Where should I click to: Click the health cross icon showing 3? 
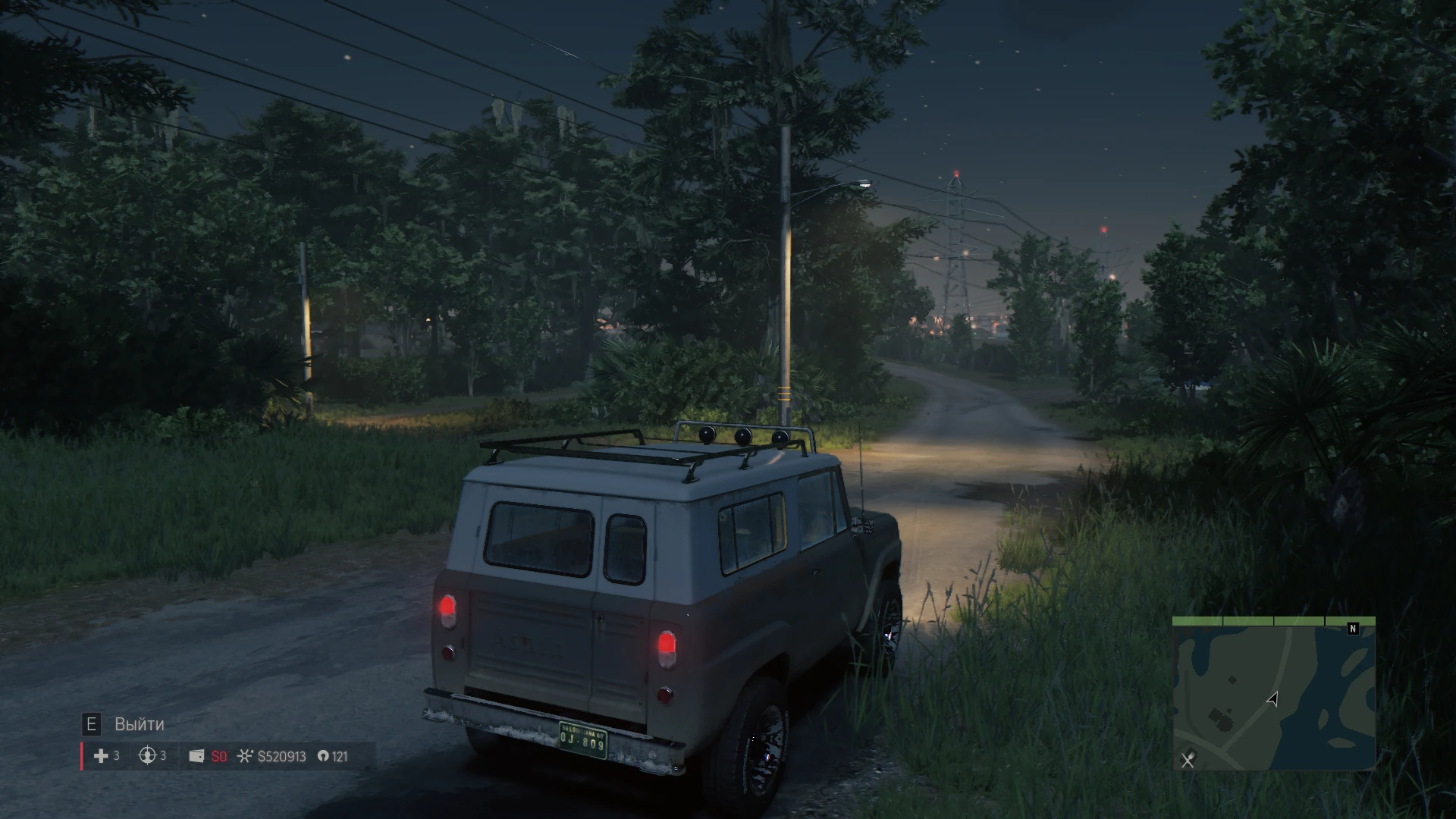click(101, 756)
